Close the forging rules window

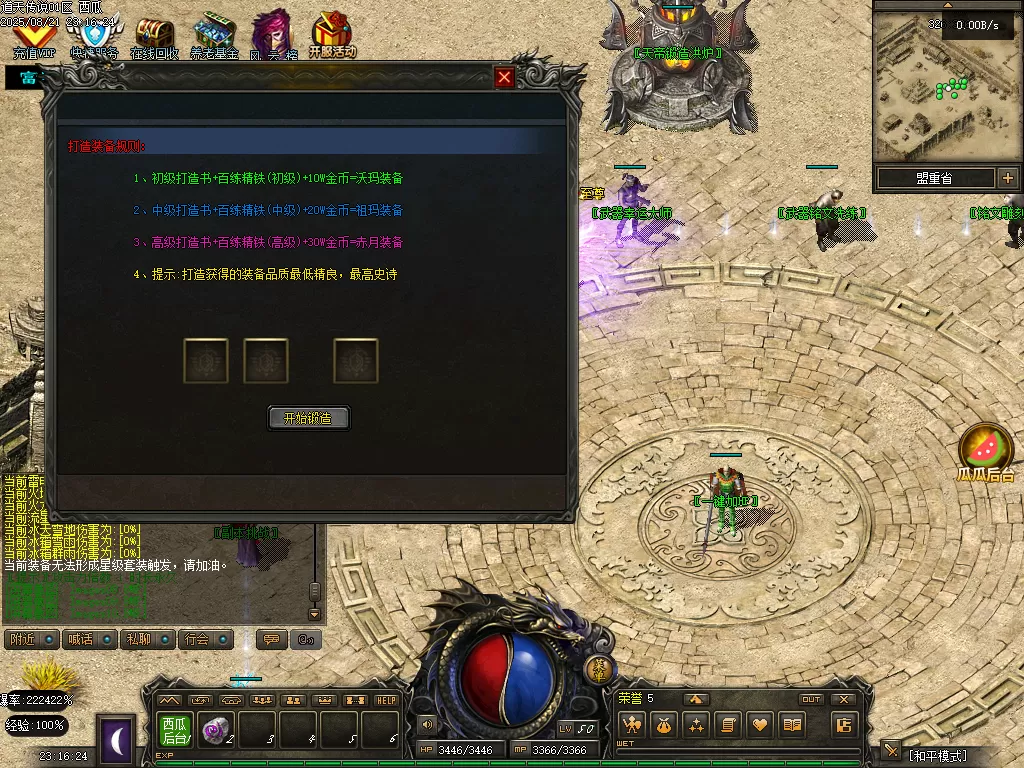(505, 77)
